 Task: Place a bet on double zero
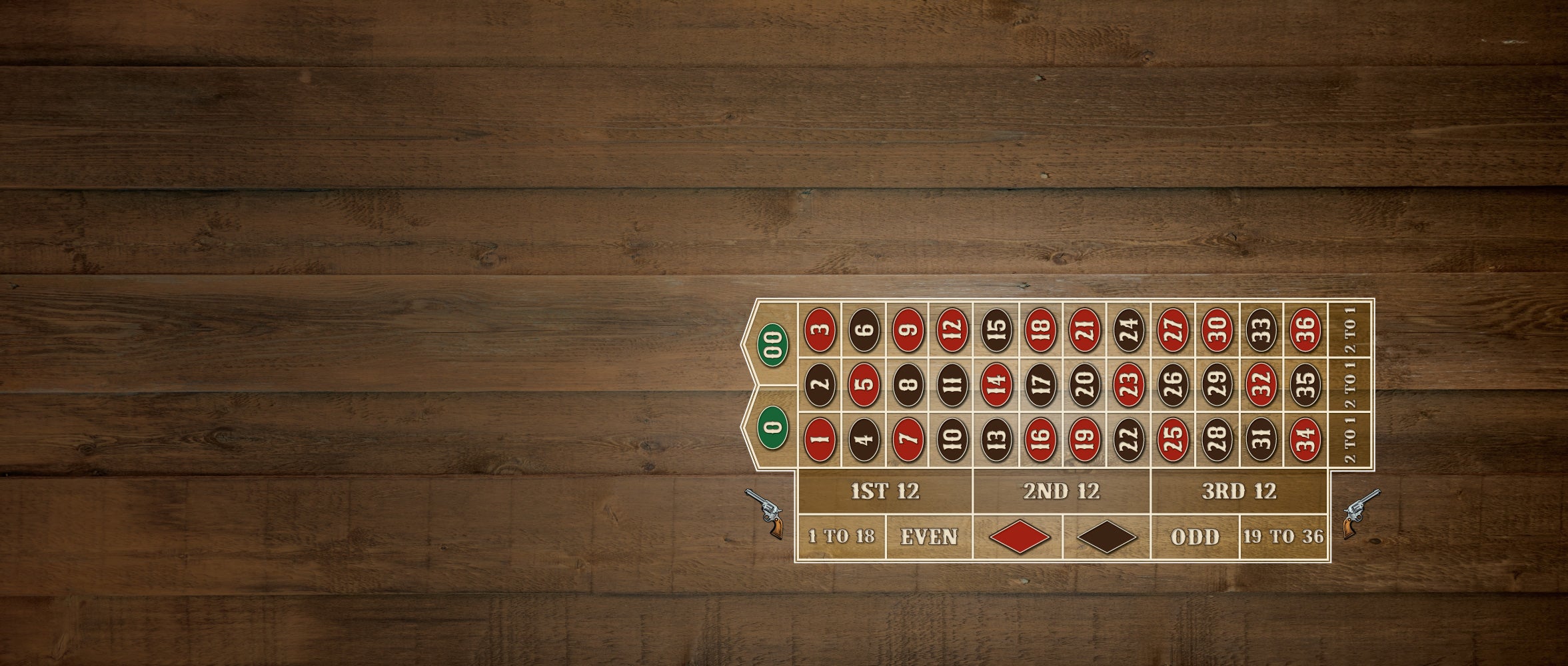pos(773,344)
